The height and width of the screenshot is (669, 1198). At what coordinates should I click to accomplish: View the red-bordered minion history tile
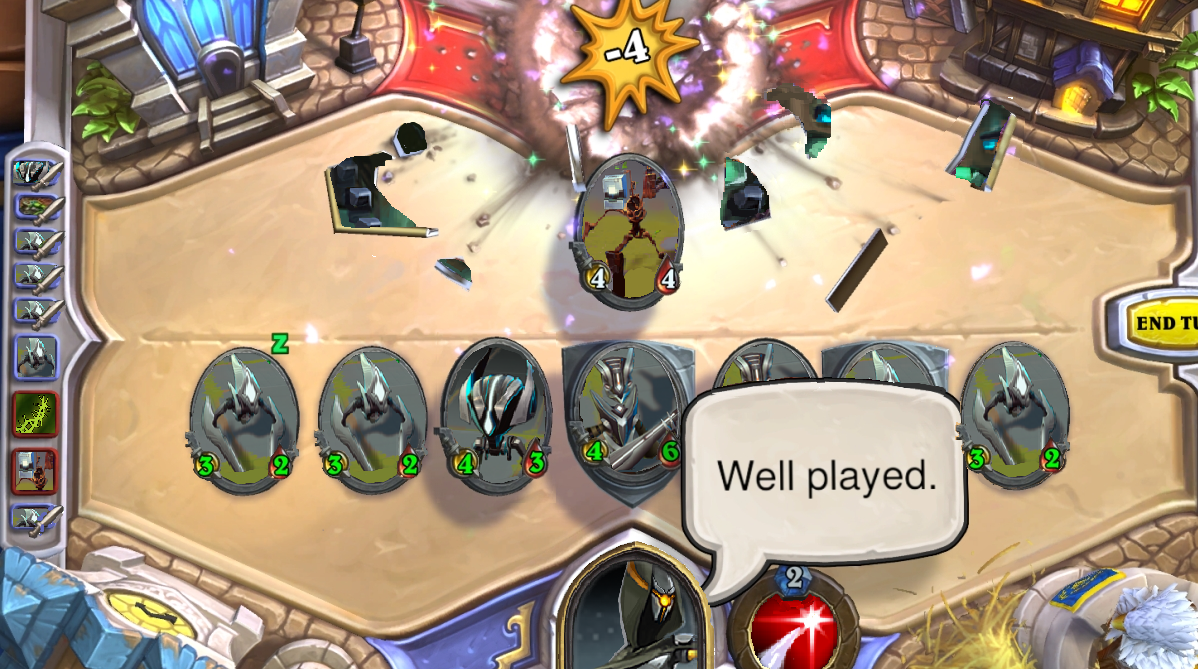36,470
